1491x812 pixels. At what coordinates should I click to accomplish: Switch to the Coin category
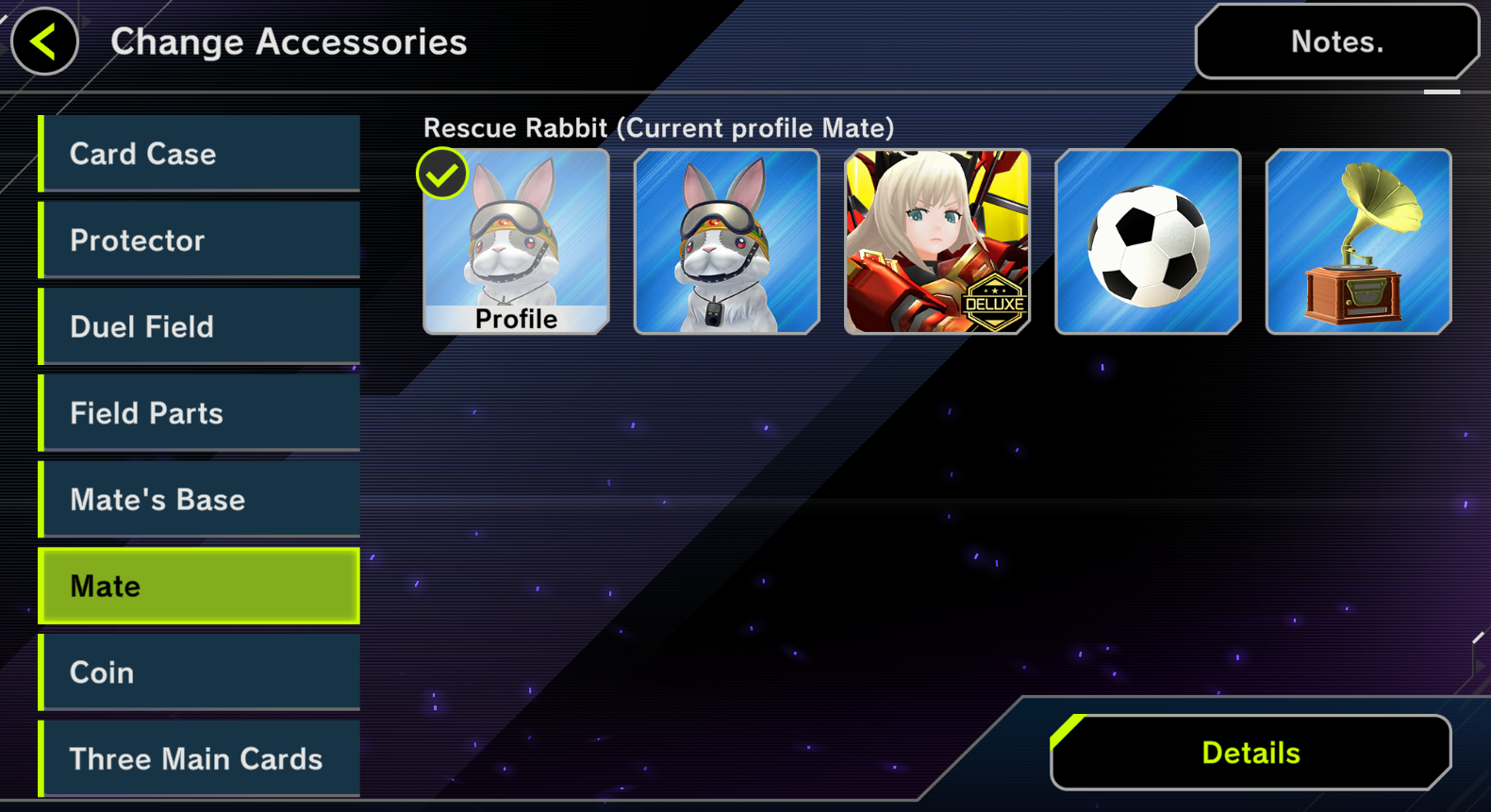point(200,672)
